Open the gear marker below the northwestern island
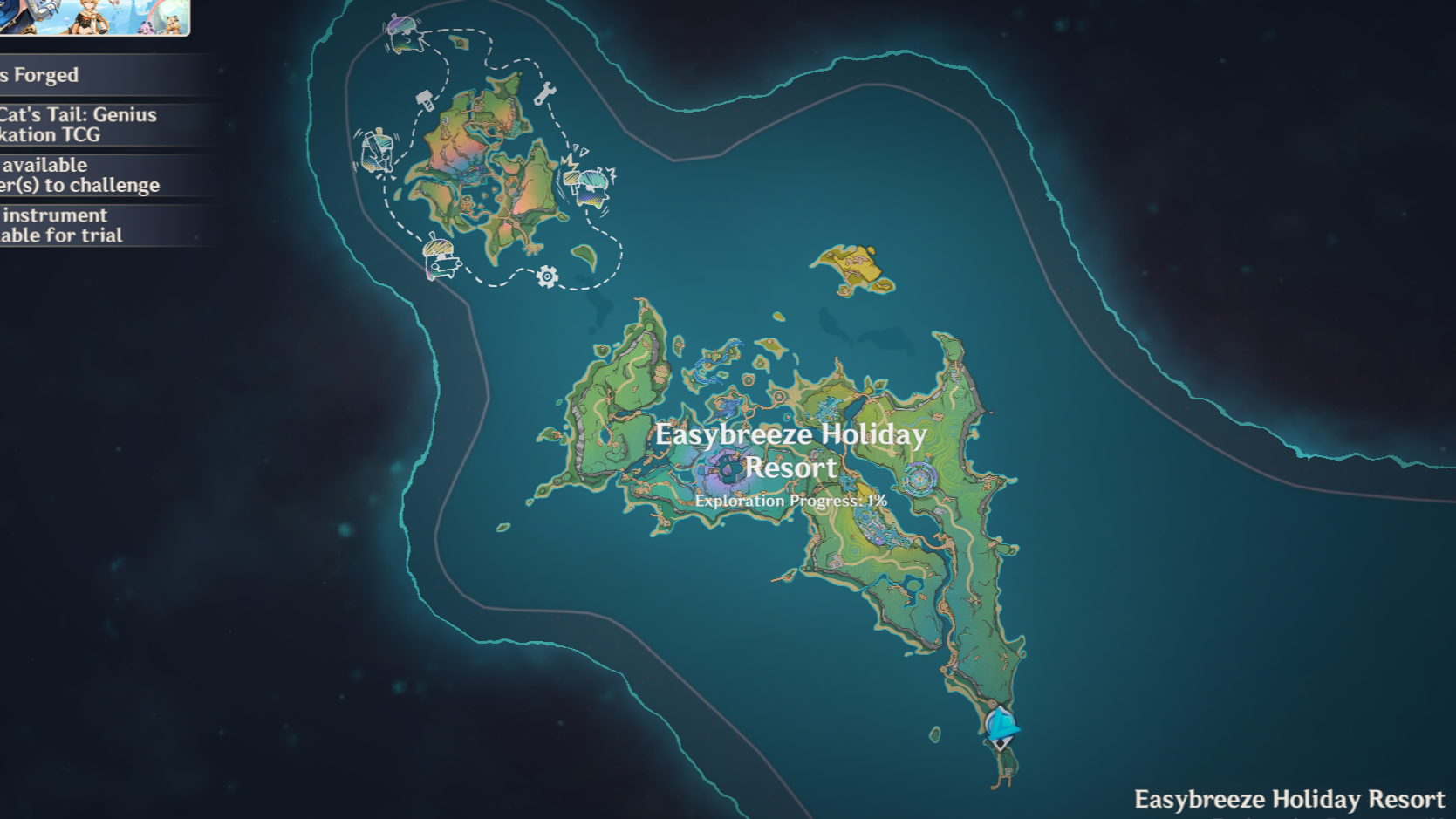Screen dimensions: 1456x819 coord(547,275)
